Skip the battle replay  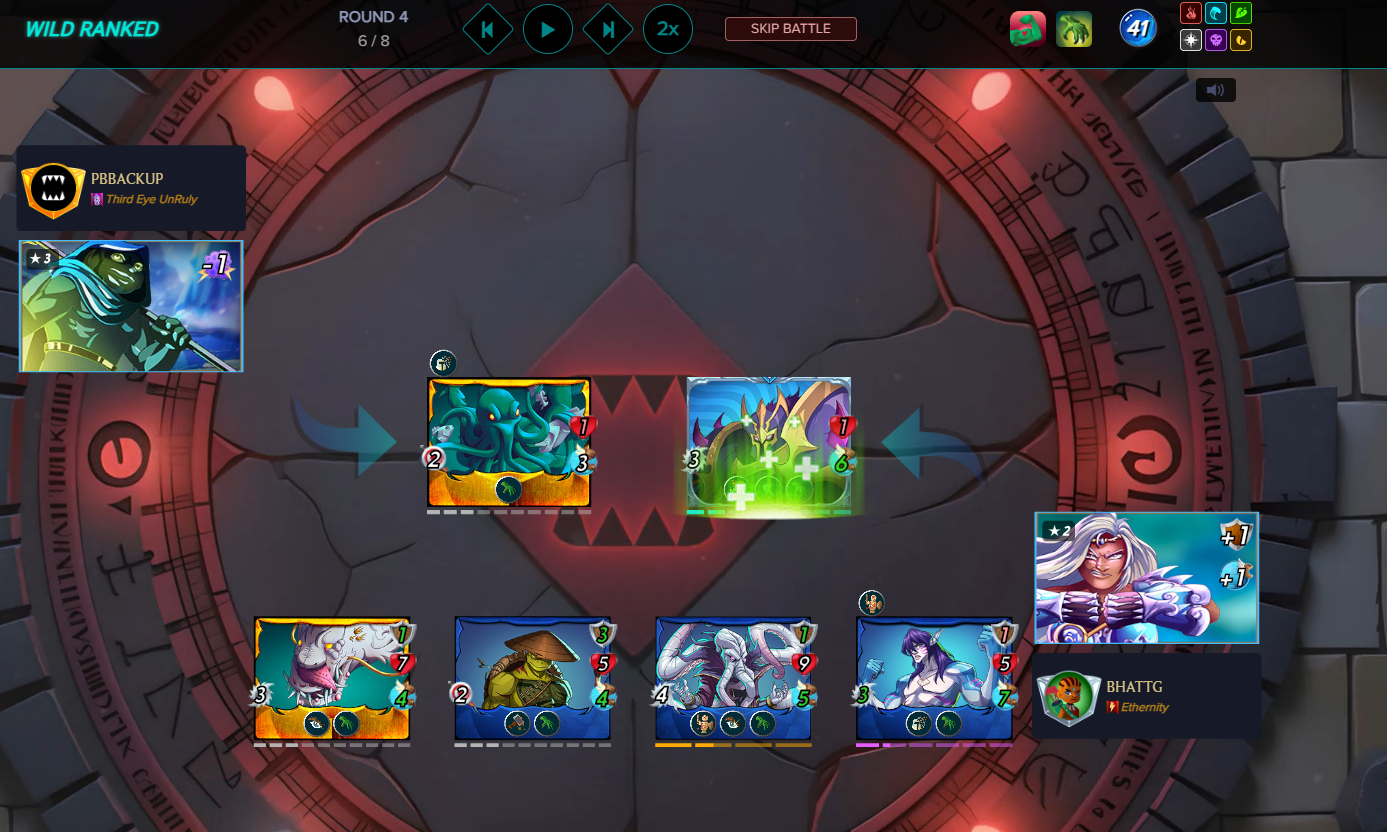pos(790,29)
